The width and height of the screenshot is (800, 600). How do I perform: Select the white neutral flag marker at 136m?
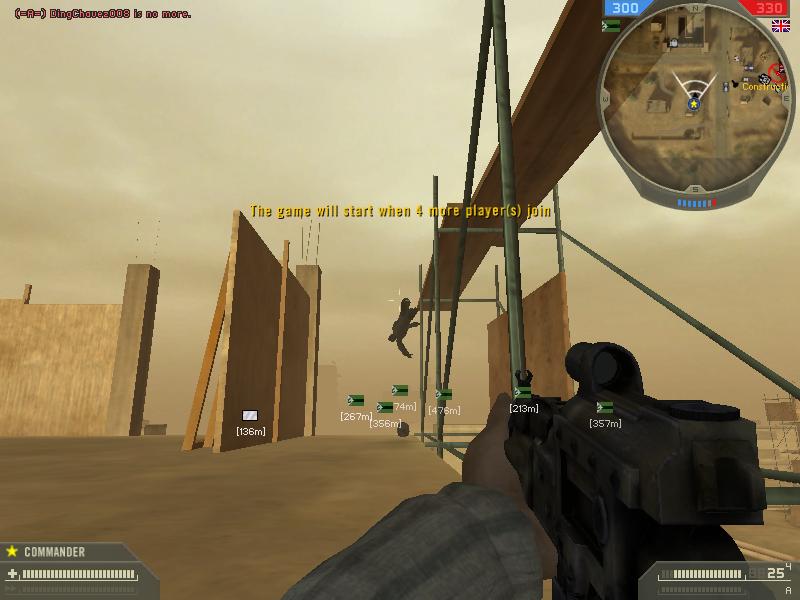click(250, 415)
